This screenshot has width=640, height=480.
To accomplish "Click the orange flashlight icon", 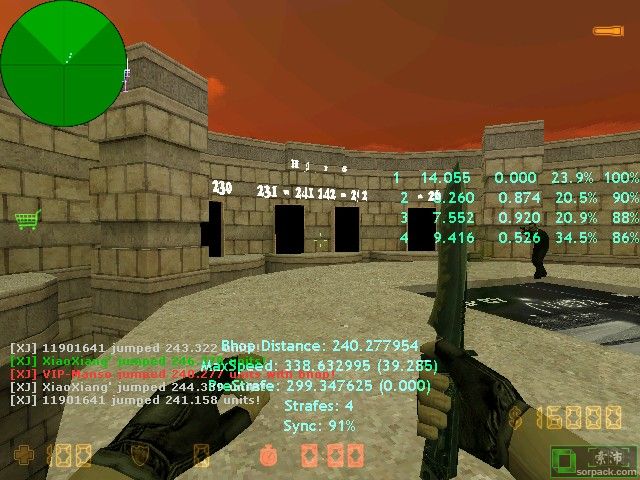I will point(605,32).
